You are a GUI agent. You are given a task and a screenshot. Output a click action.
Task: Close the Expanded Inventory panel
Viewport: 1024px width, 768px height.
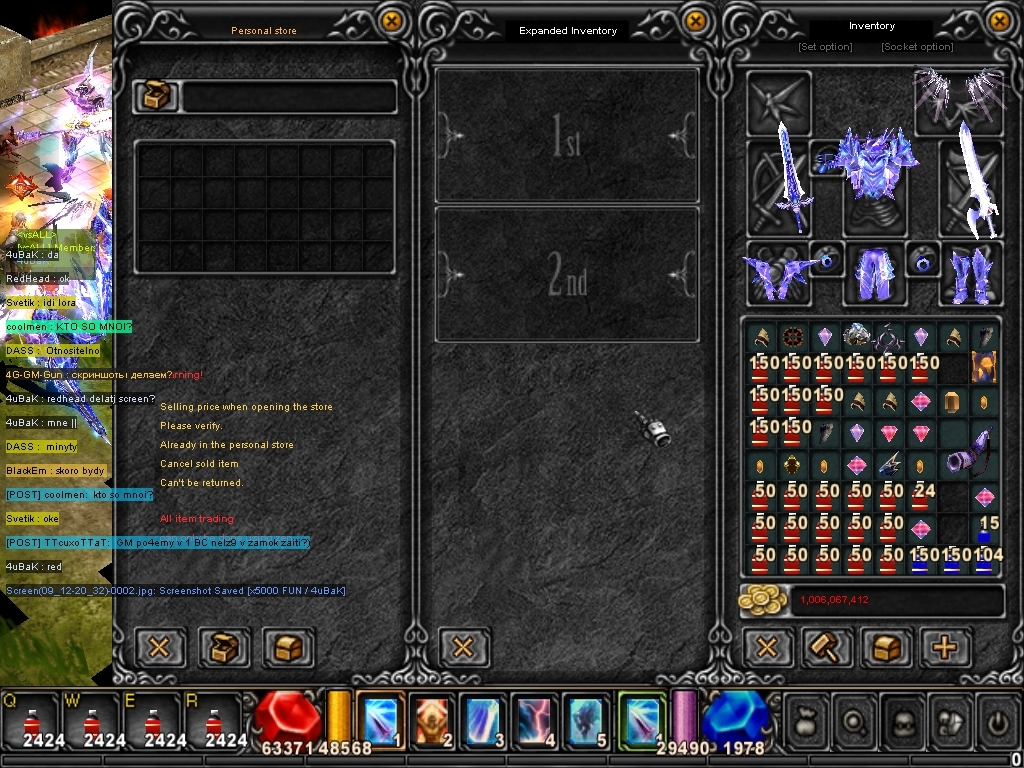(x=694, y=20)
